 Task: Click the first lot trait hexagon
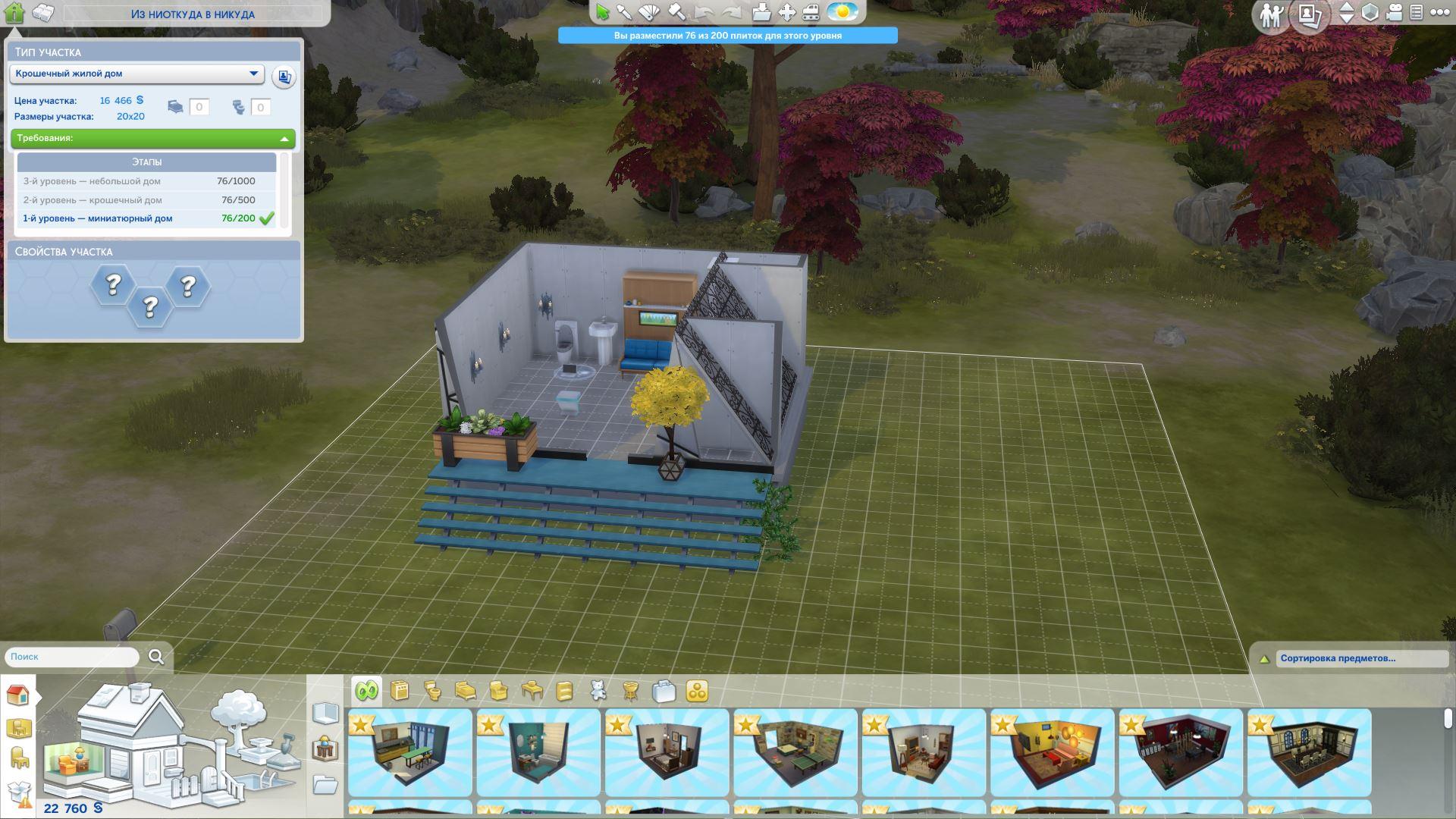click(x=113, y=285)
